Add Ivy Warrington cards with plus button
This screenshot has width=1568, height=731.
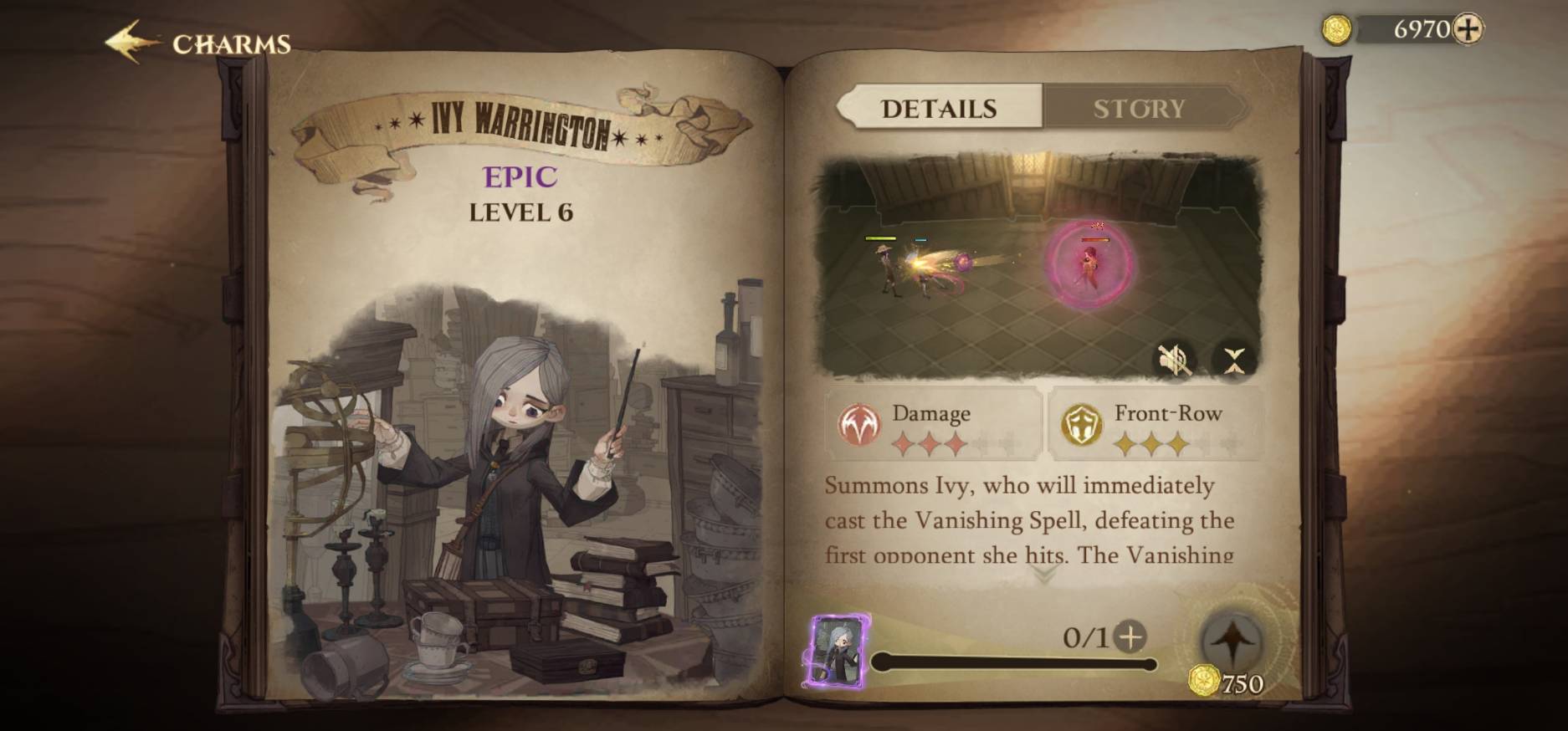tap(1130, 637)
